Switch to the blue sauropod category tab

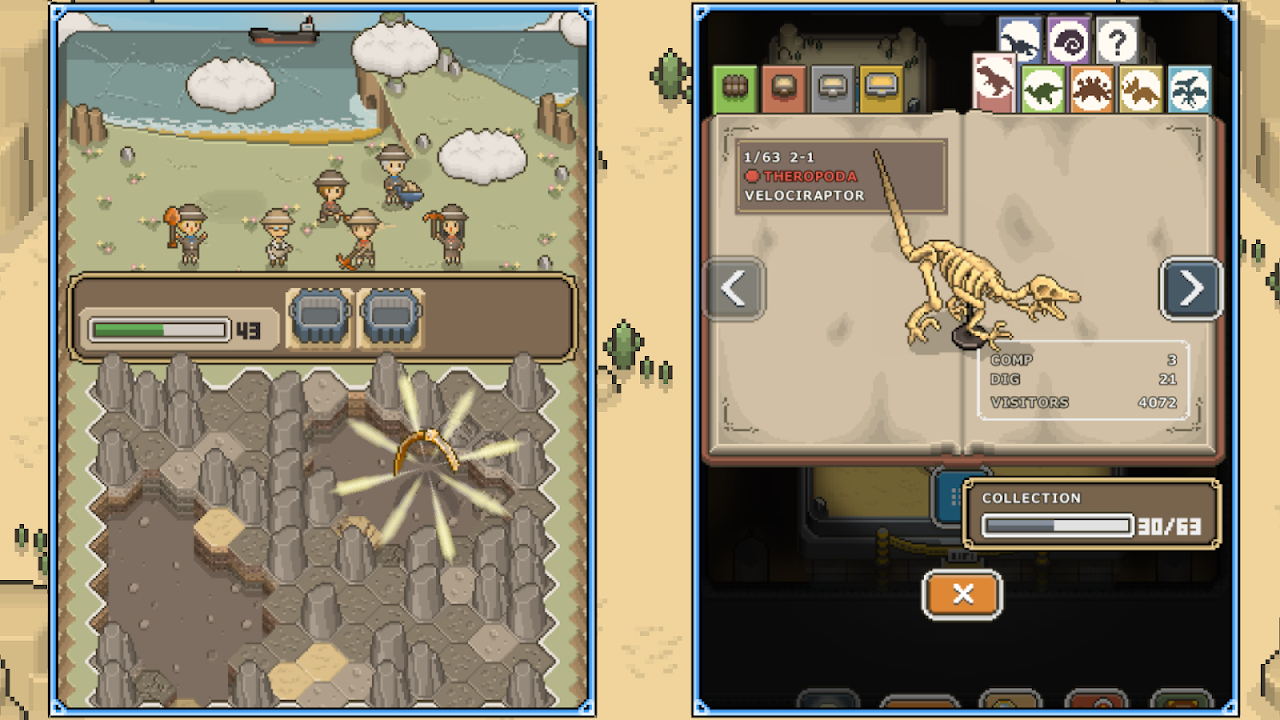[1020, 41]
